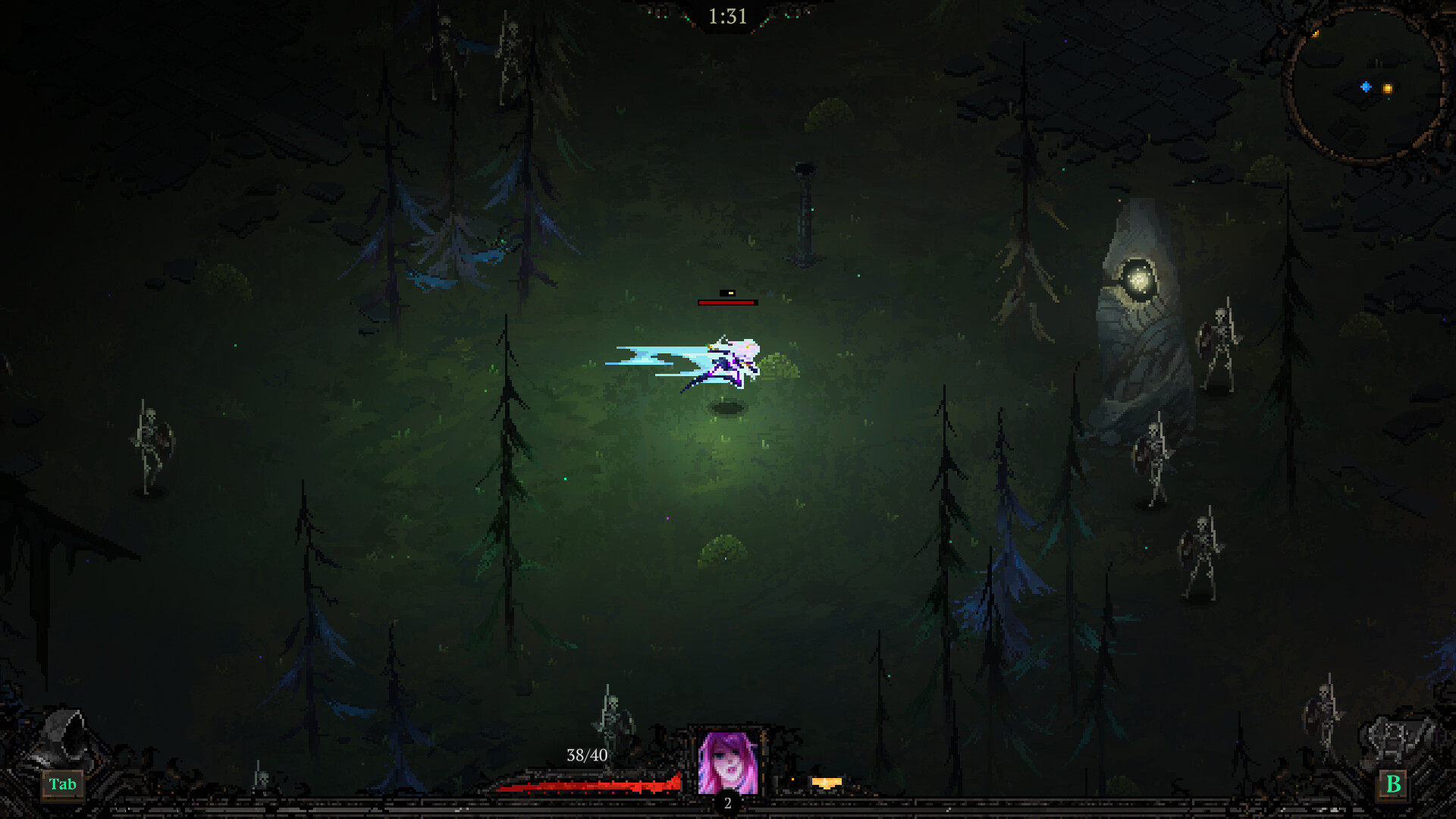Click the yellow arrow marker on the minimap rim
The height and width of the screenshot is (819, 1456).
(1316, 33)
